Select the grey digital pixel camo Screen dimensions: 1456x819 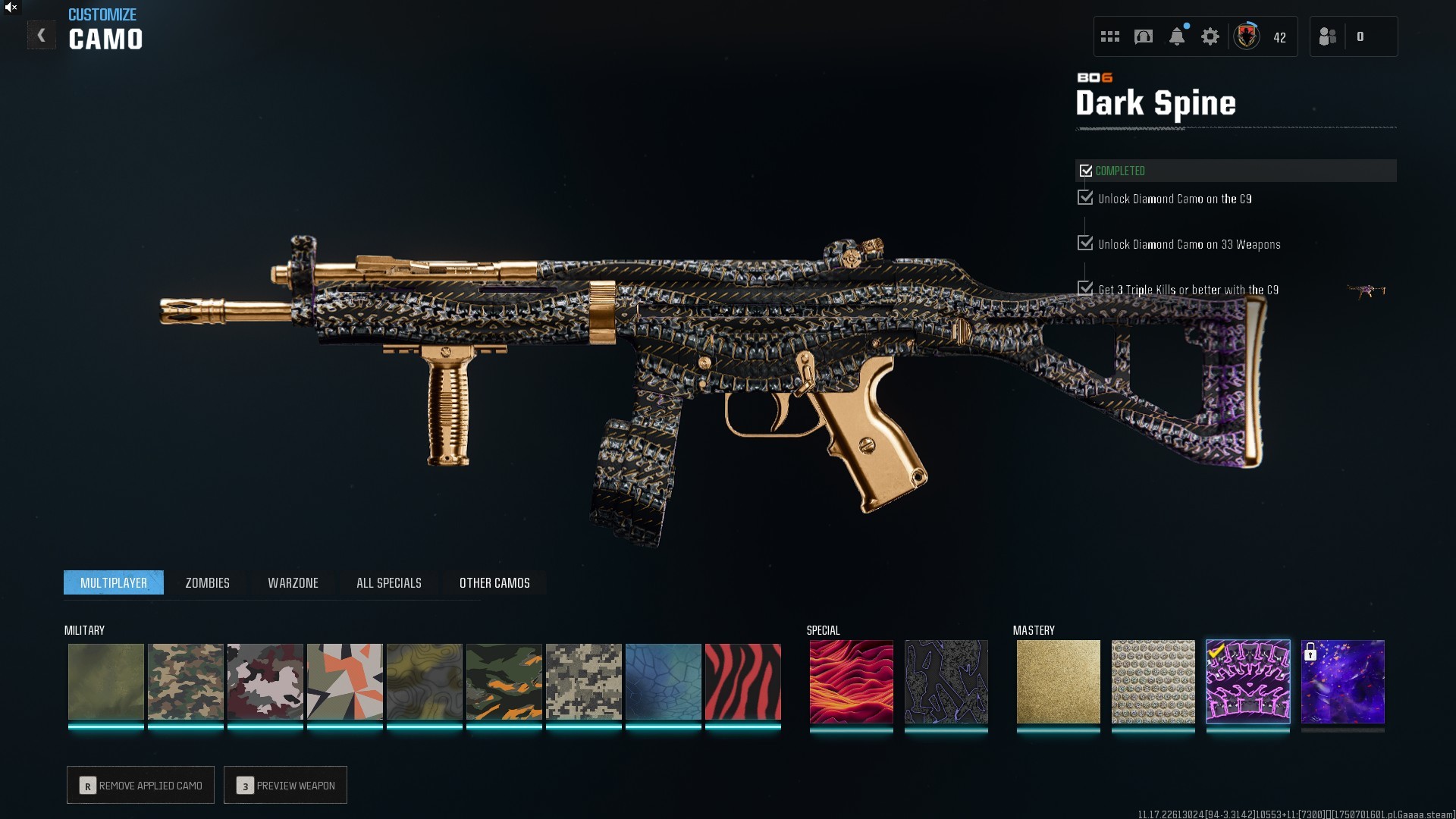[x=583, y=682]
